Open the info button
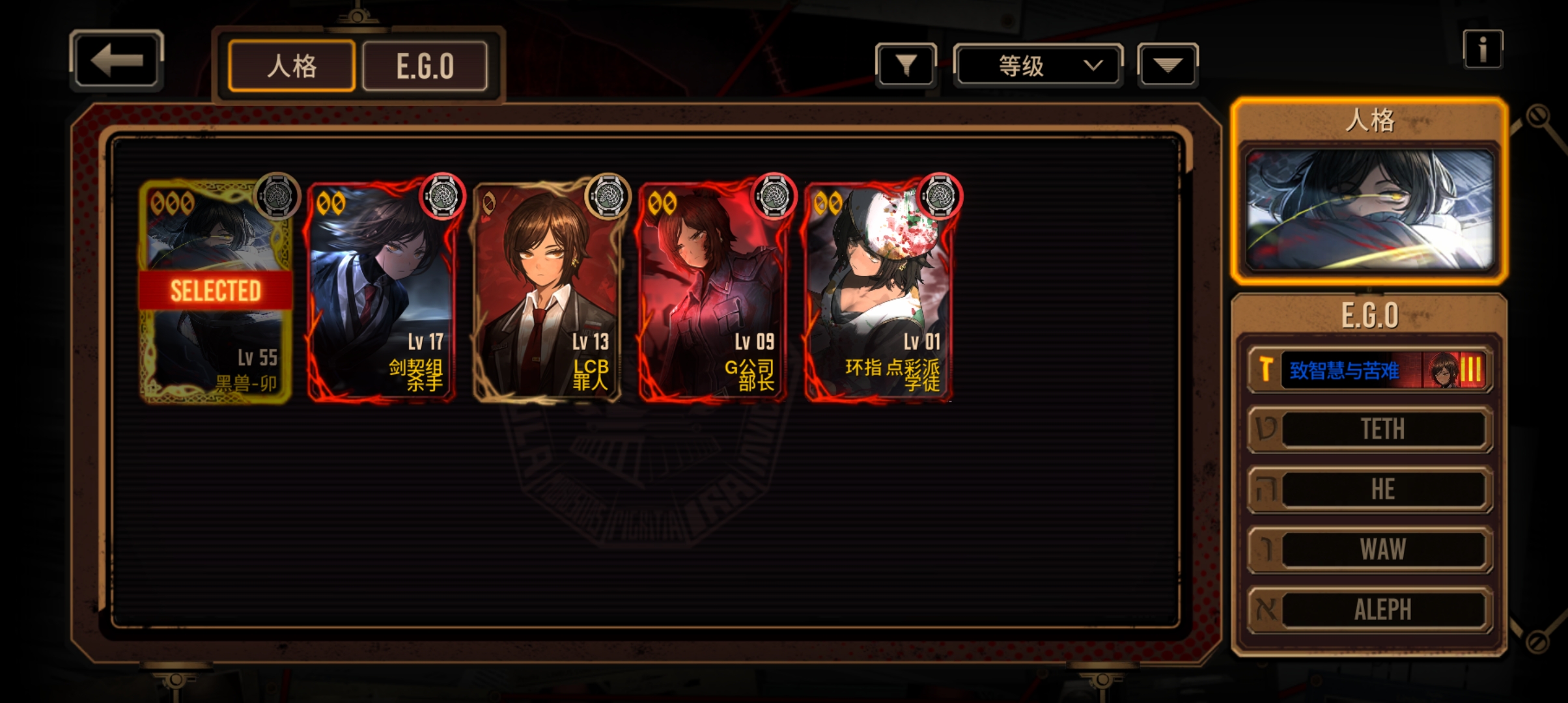This screenshot has height=703, width=1568. pos(1482,49)
